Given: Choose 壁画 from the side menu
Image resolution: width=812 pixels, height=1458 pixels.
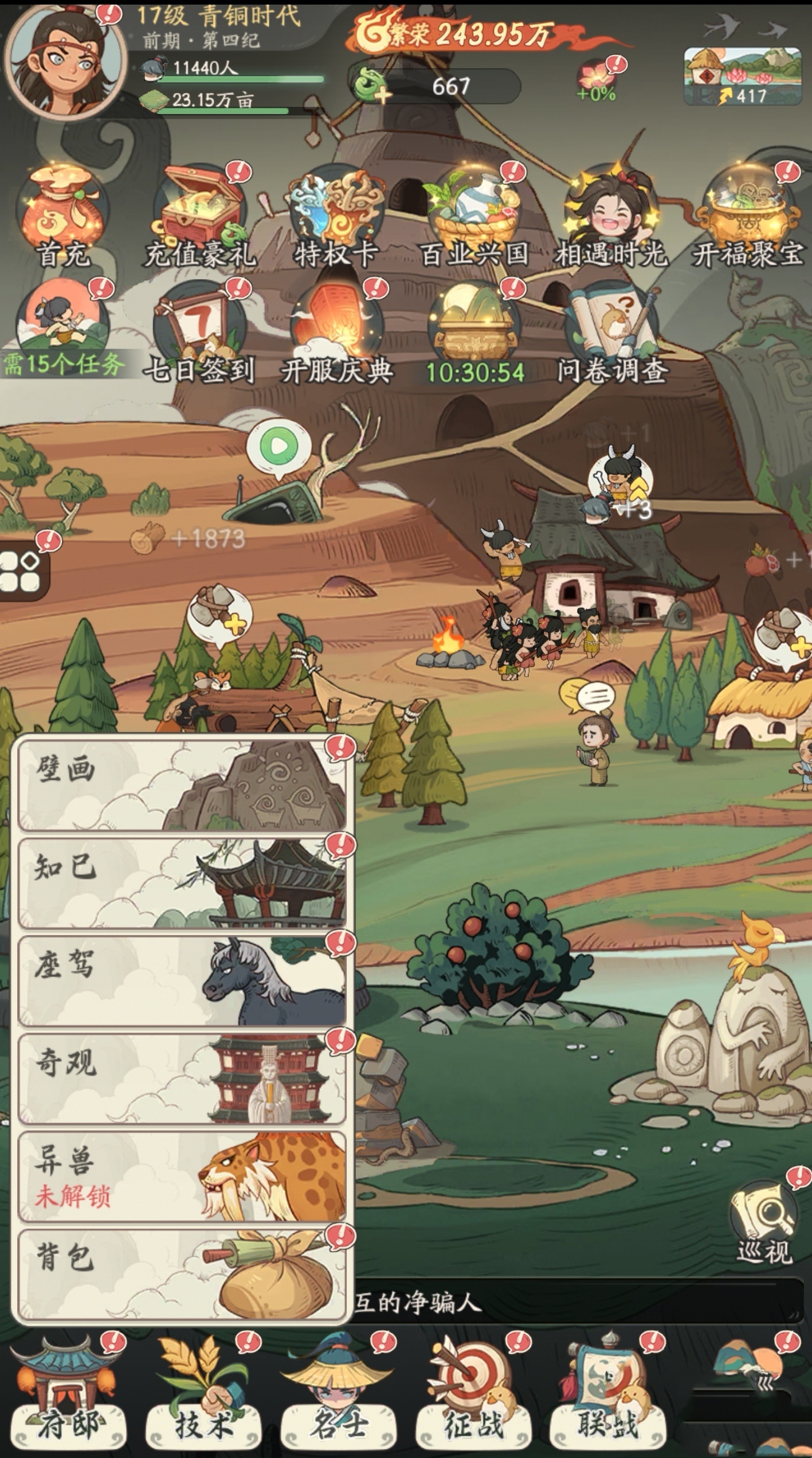Looking at the screenshot, I should [182, 785].
